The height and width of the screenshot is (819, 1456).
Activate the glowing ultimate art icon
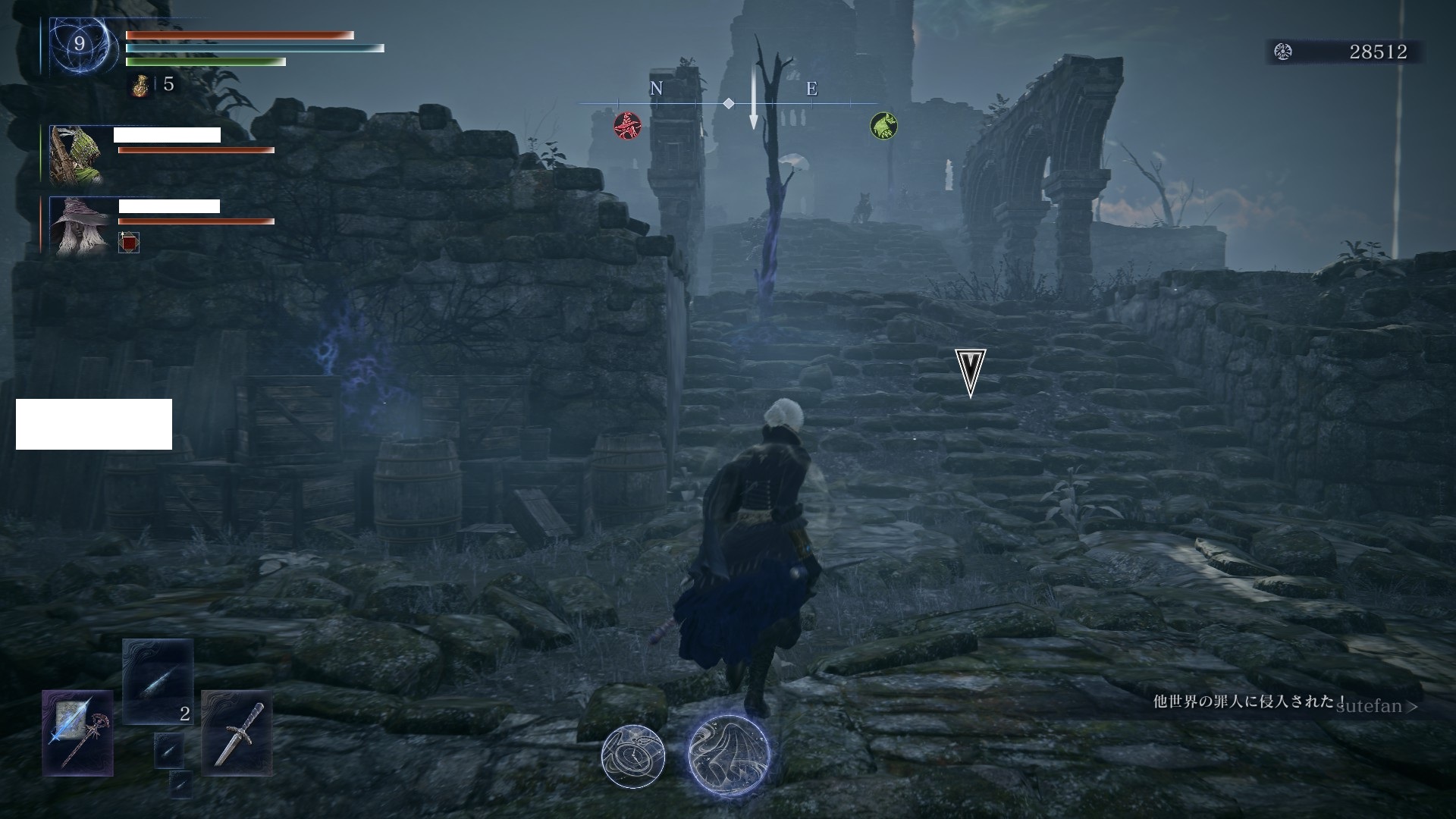729,755
